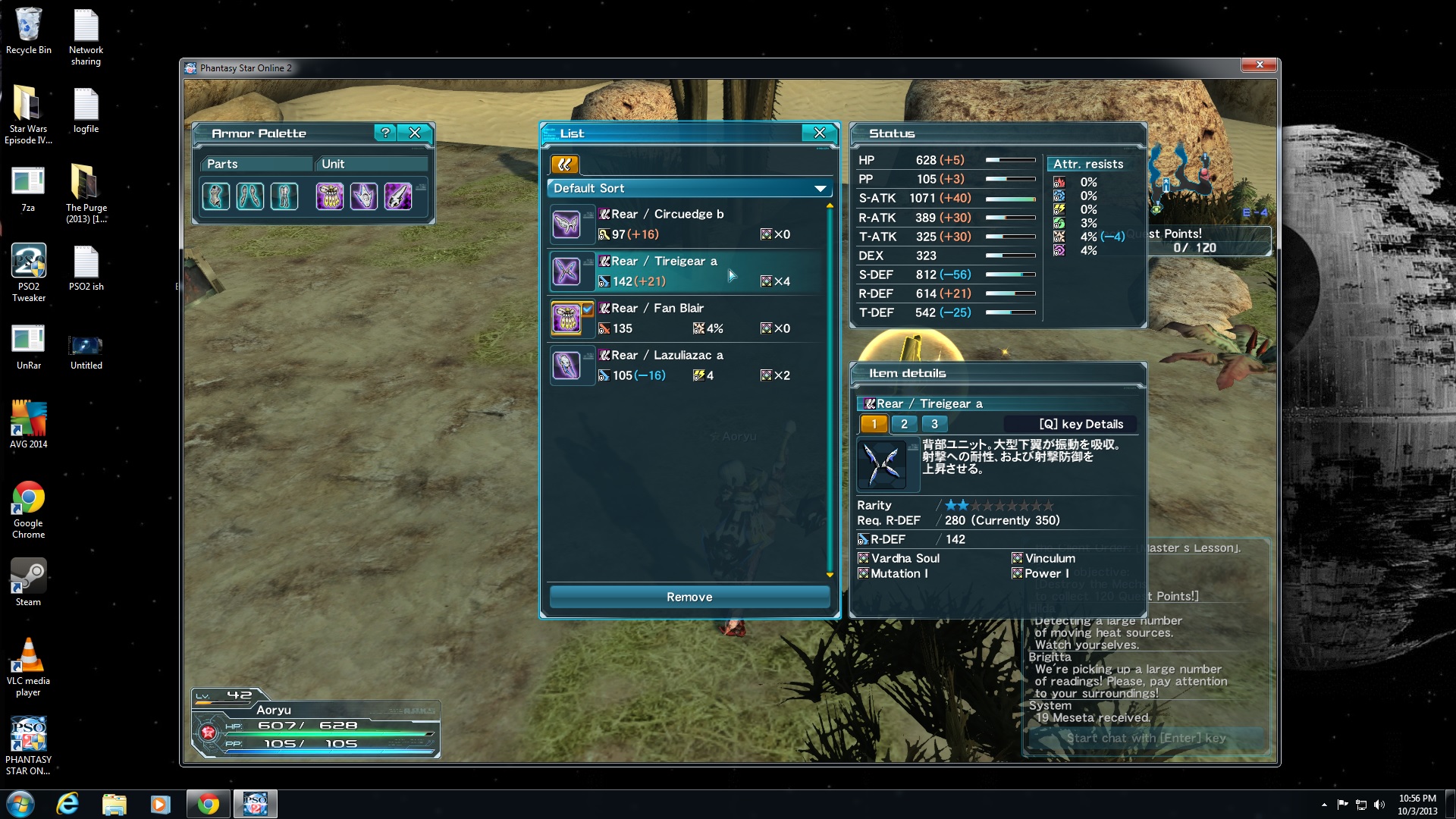The image size is (1456, 819).
Task: Select the yellow rear unit palette slot
Action: pyautogui.click(x=330, y=196)
